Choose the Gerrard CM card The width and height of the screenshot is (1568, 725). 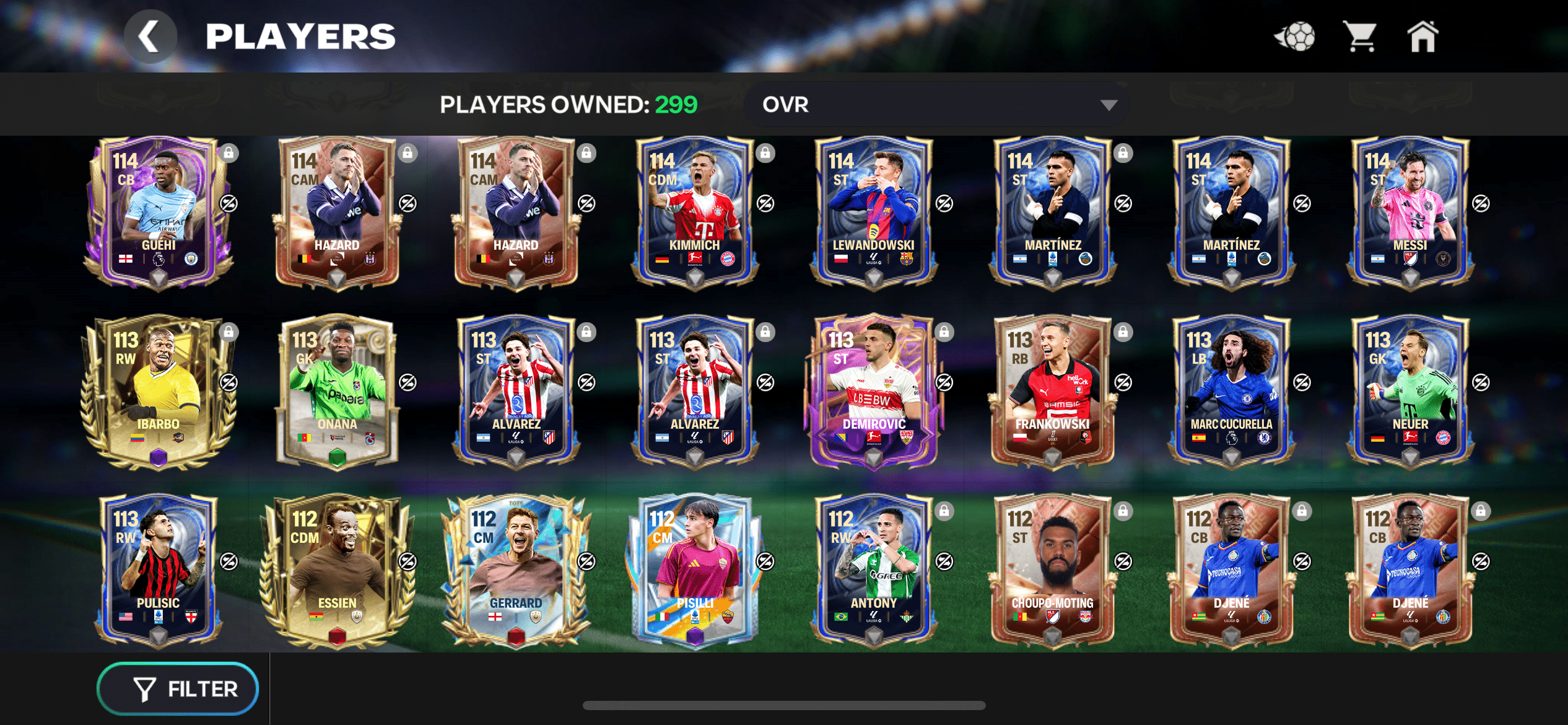click(x=516, y=571)
